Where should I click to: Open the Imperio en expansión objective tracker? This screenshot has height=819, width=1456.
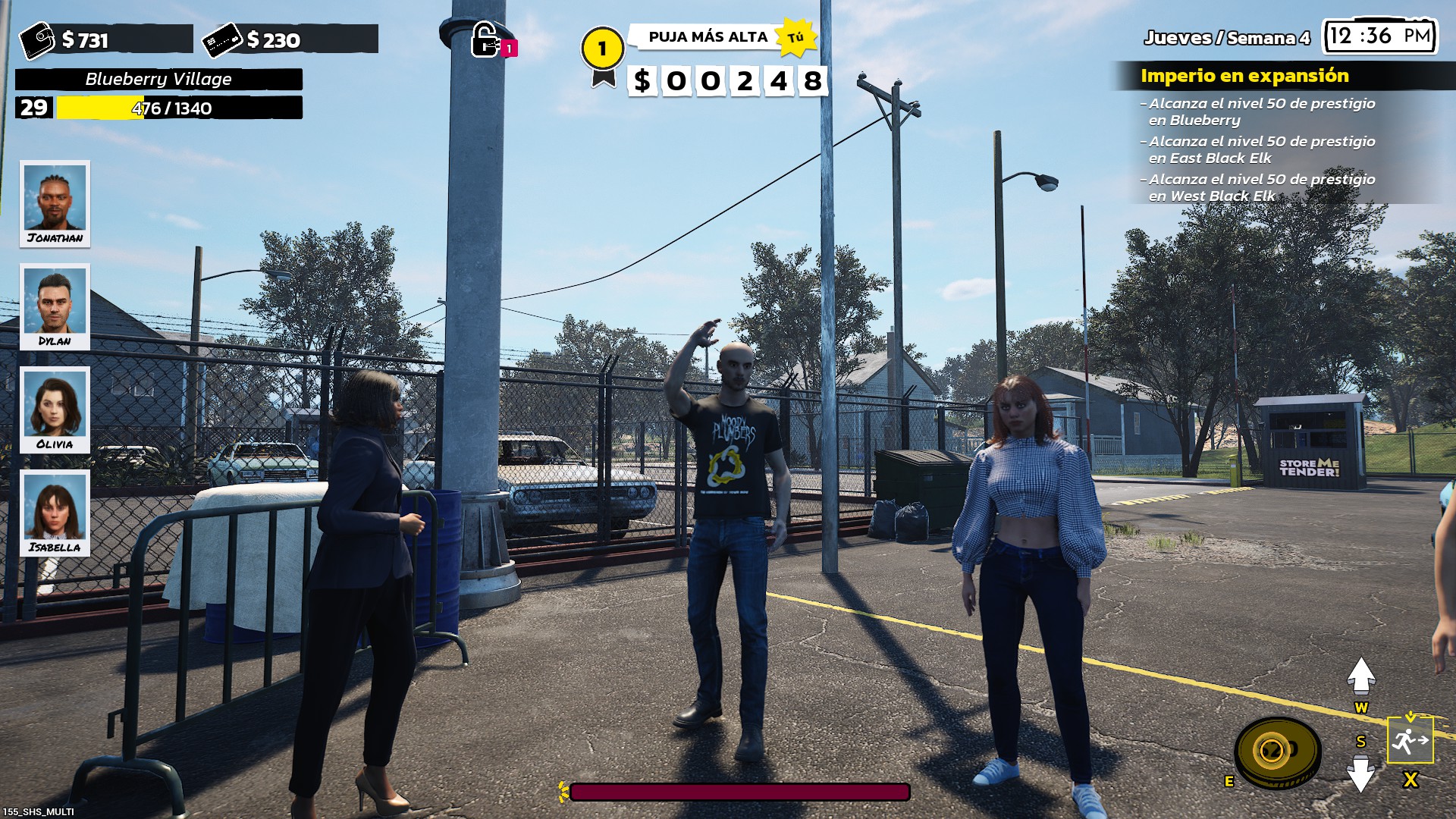pyautogui.click(x=1244, y=76)
